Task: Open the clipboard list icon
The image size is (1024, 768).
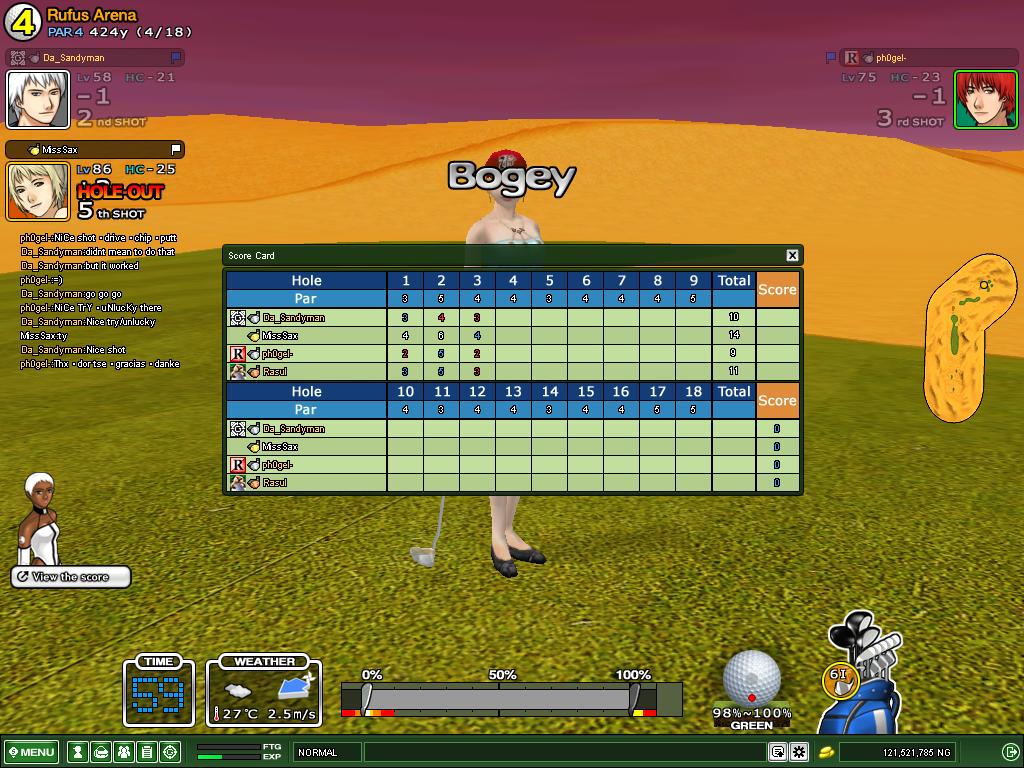Action: point(147,752)
